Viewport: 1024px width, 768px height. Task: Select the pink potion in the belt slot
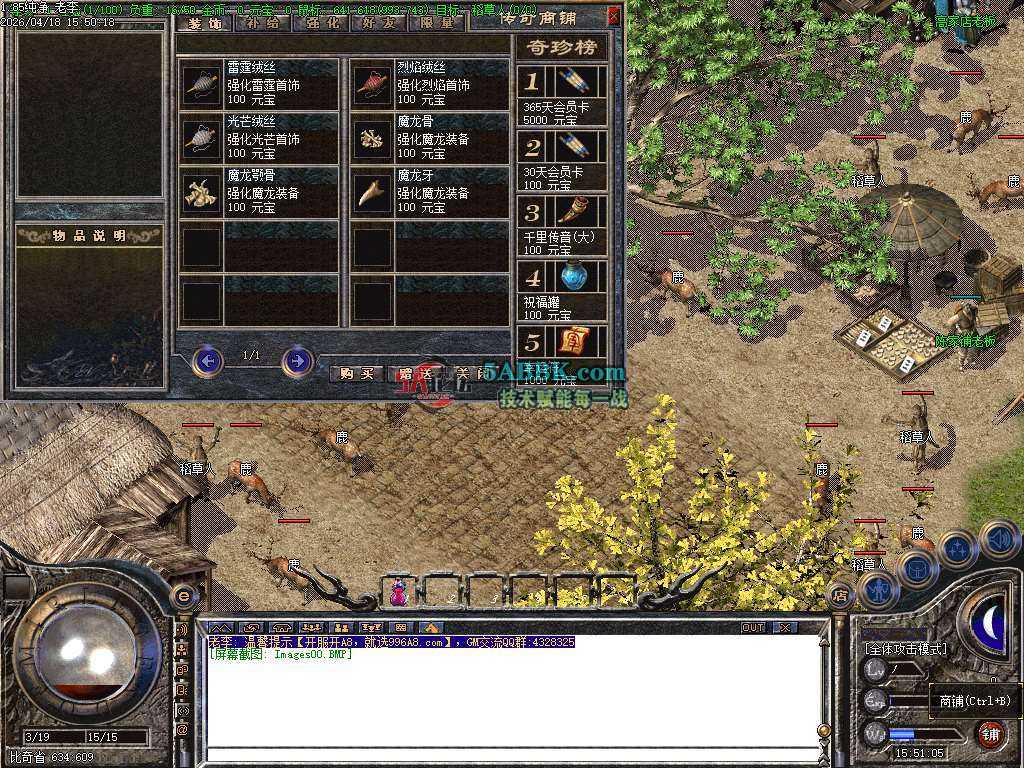[x=398, y=593]
